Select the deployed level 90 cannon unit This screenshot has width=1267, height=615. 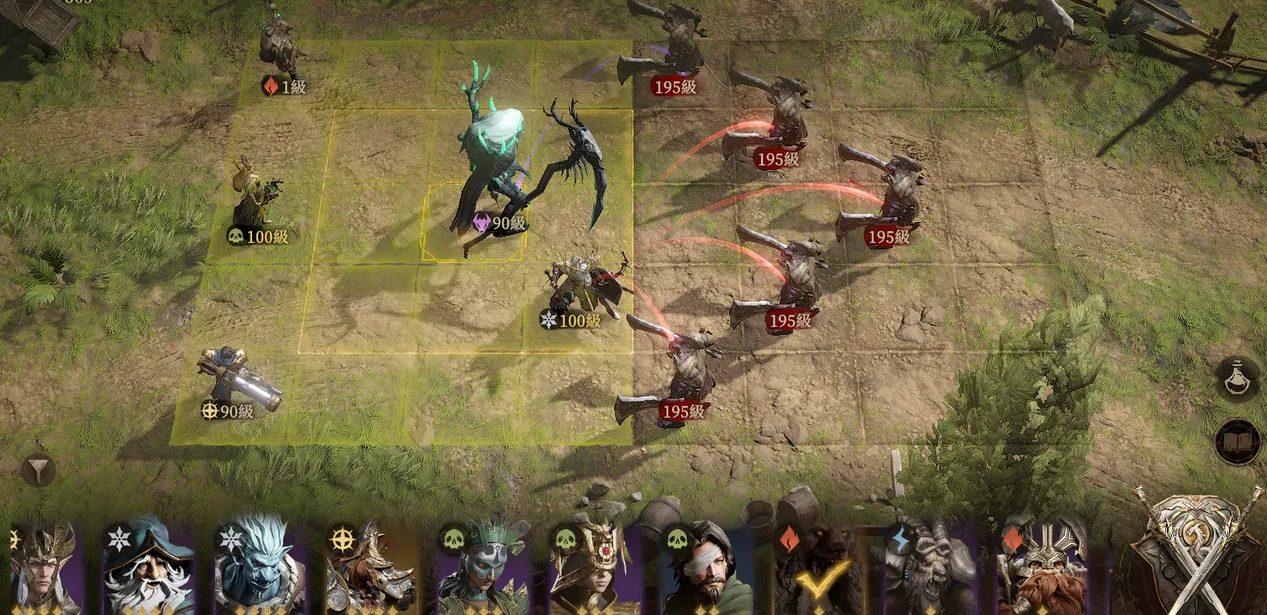tap(233, 381)
